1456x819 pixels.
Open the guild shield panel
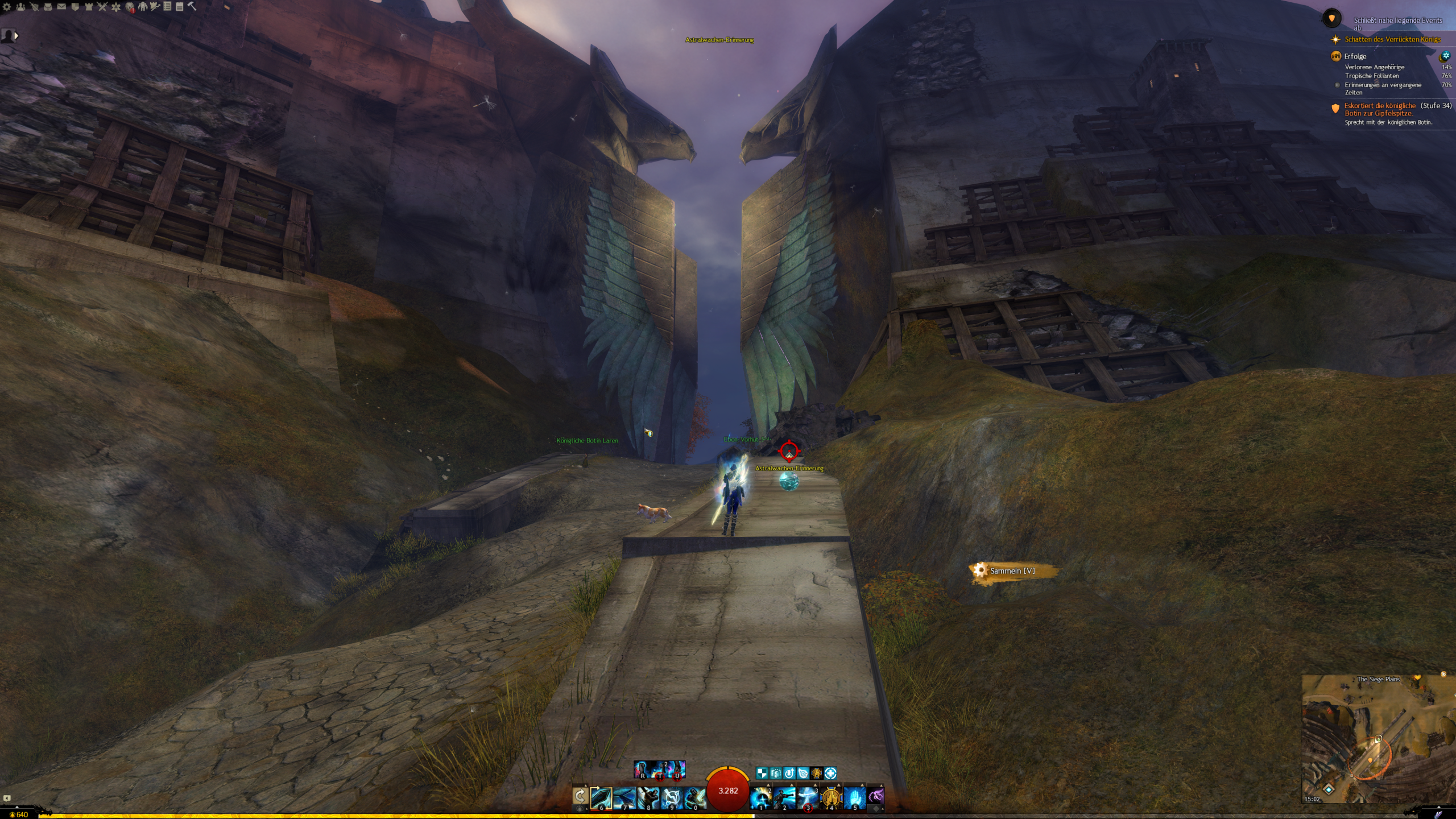click(x=75, y=7)
